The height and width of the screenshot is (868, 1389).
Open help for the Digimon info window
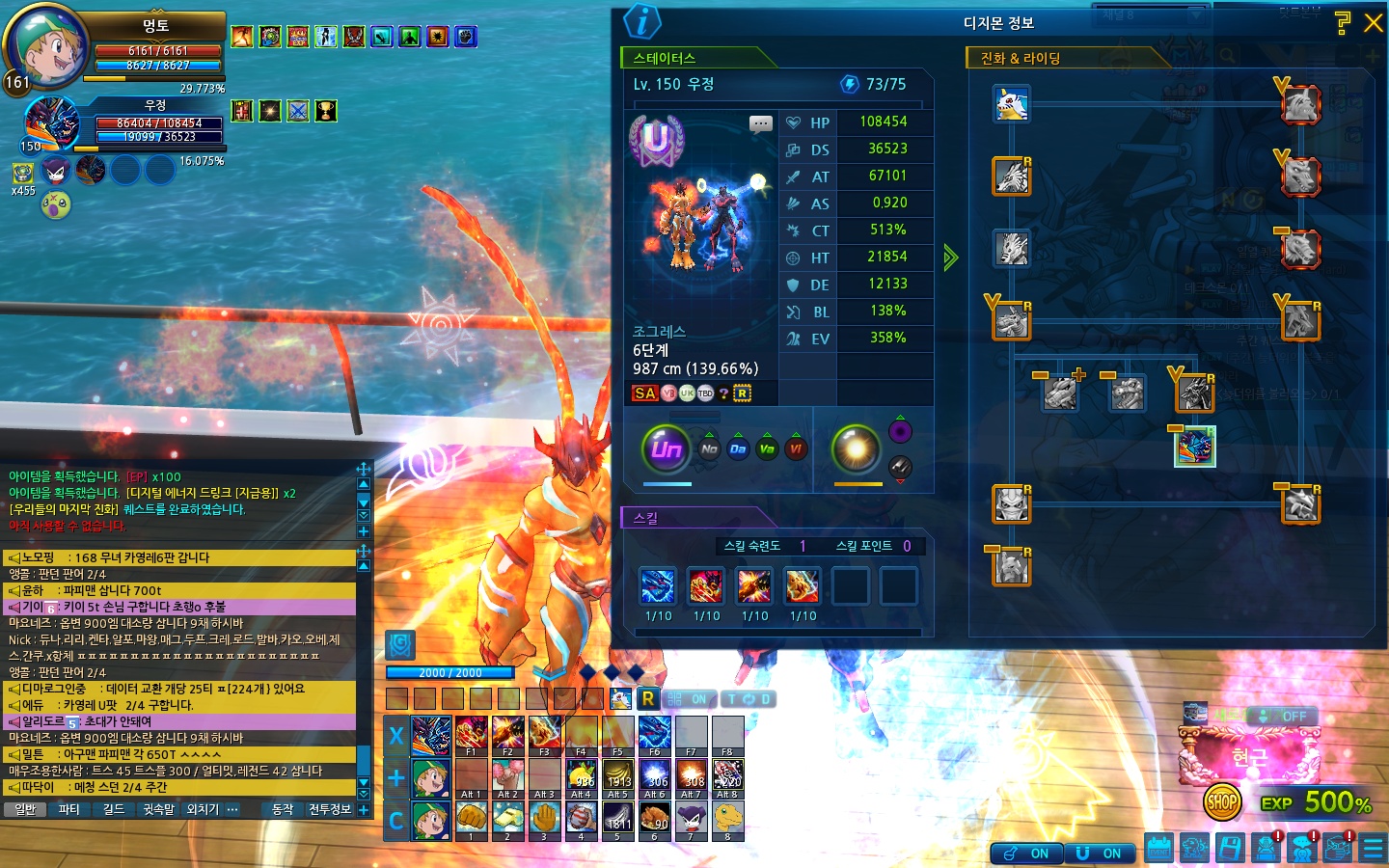pos(1342,23)
